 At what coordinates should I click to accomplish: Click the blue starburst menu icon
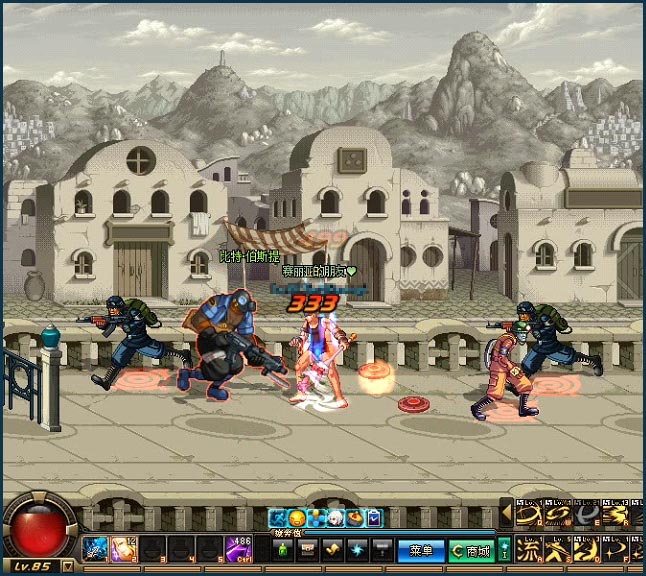point(358,550)
